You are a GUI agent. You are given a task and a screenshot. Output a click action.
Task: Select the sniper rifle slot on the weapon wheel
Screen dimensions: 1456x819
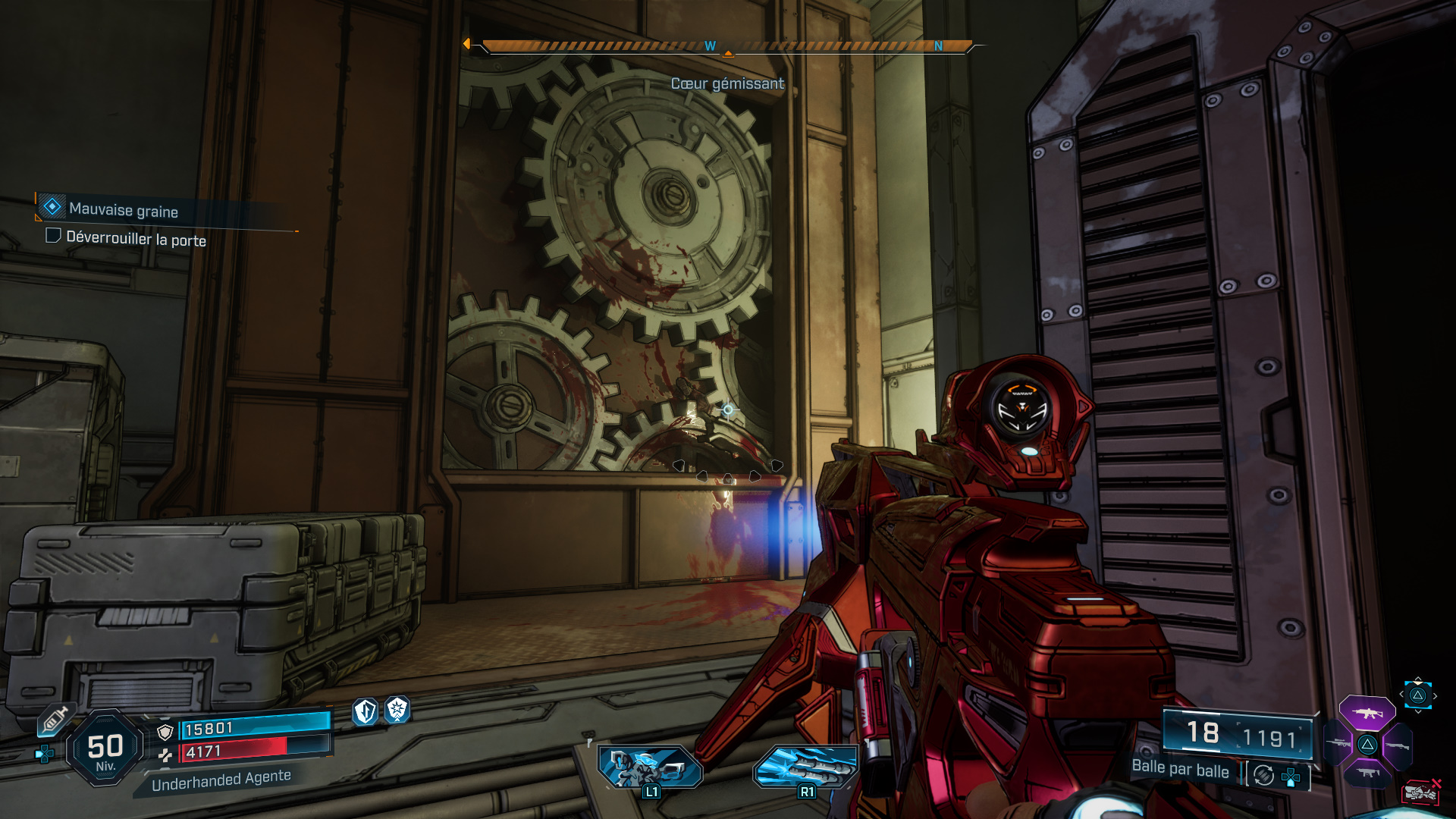[1337, 743]
